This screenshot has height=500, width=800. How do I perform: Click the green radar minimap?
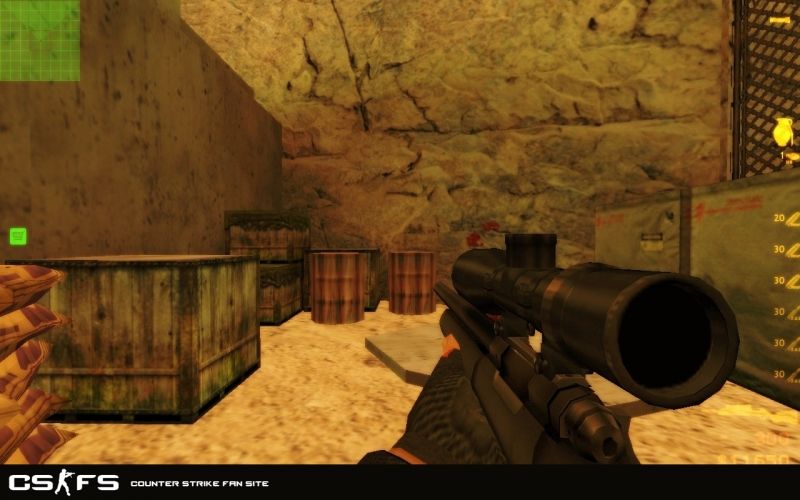(40, 40)
